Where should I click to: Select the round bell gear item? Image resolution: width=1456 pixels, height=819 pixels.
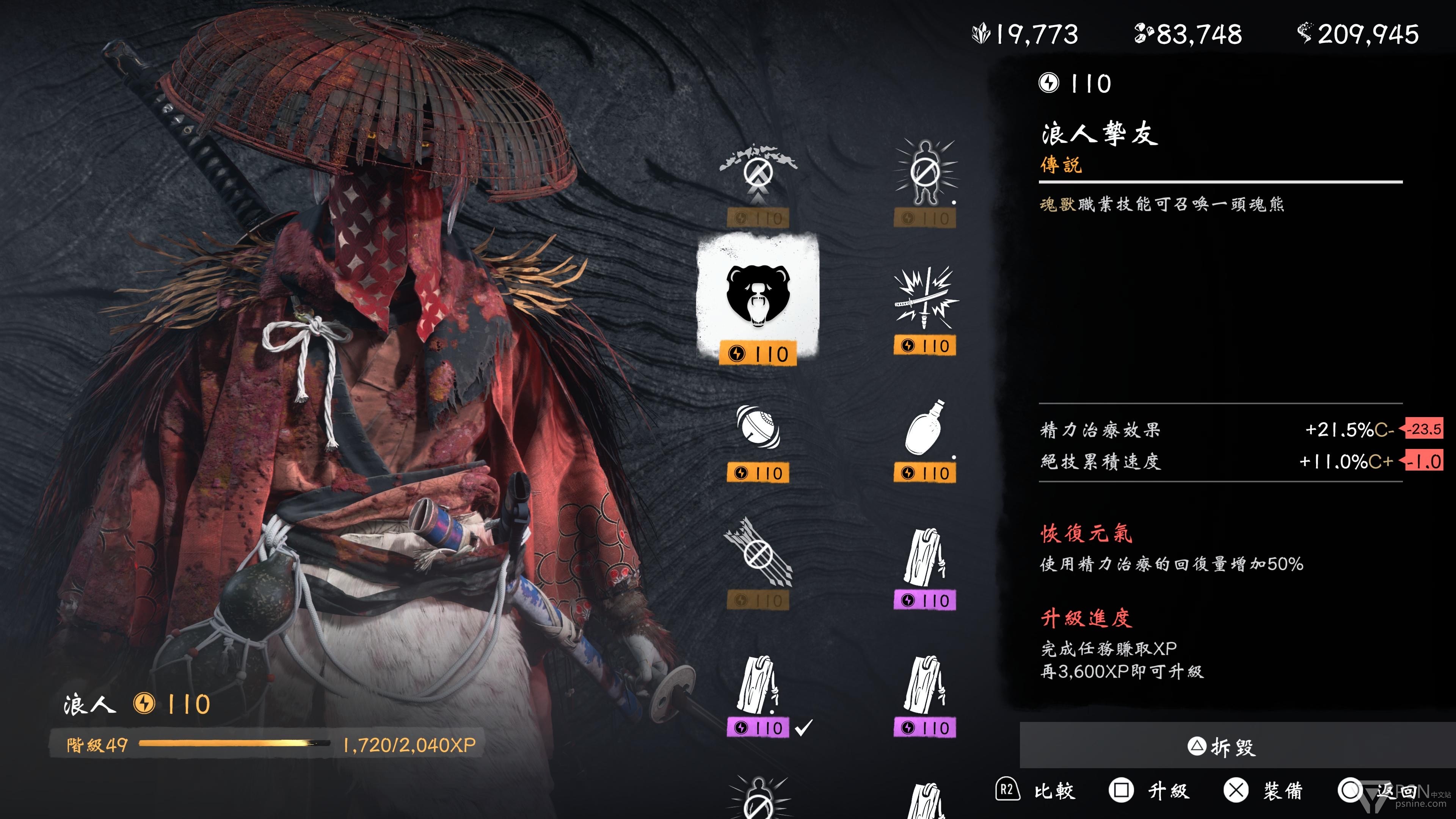[x=758, y=428]
